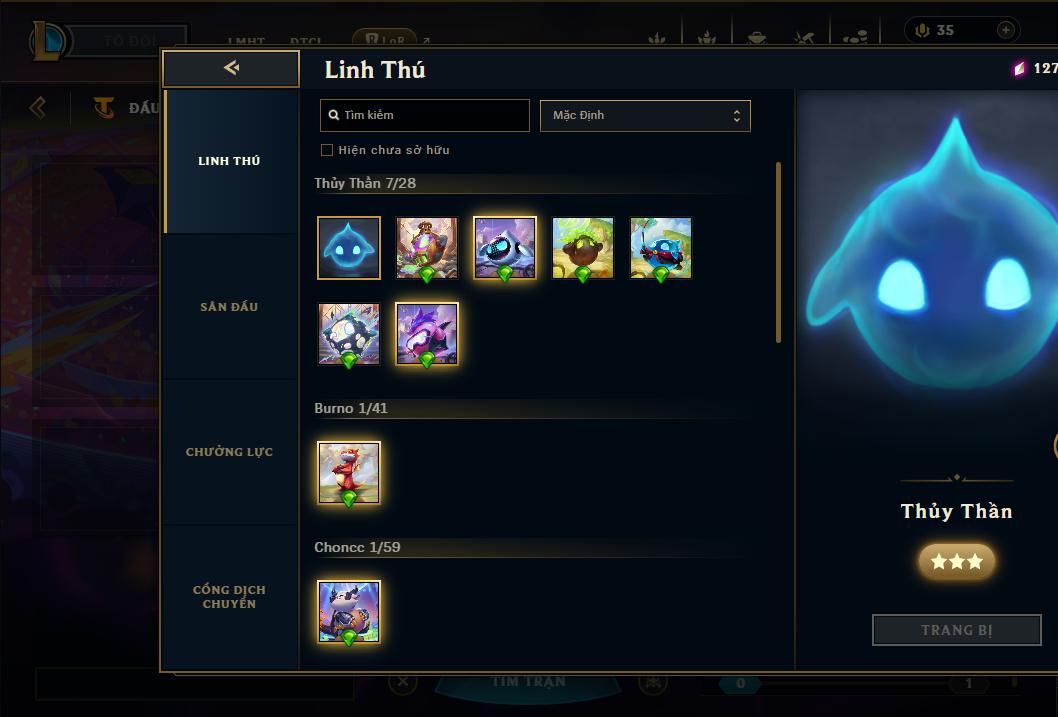
Task: Select the Chưởng Lực tab
Action: [x=229, y=452]
